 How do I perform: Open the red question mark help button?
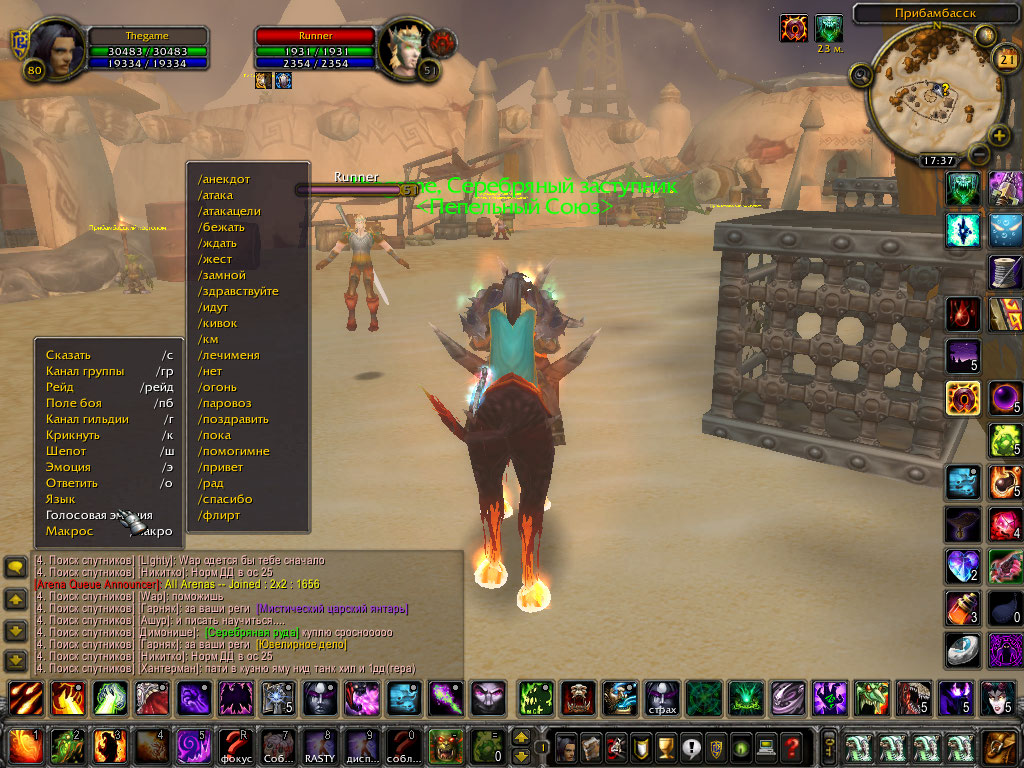pyautogui.click(x=792, y=746)
